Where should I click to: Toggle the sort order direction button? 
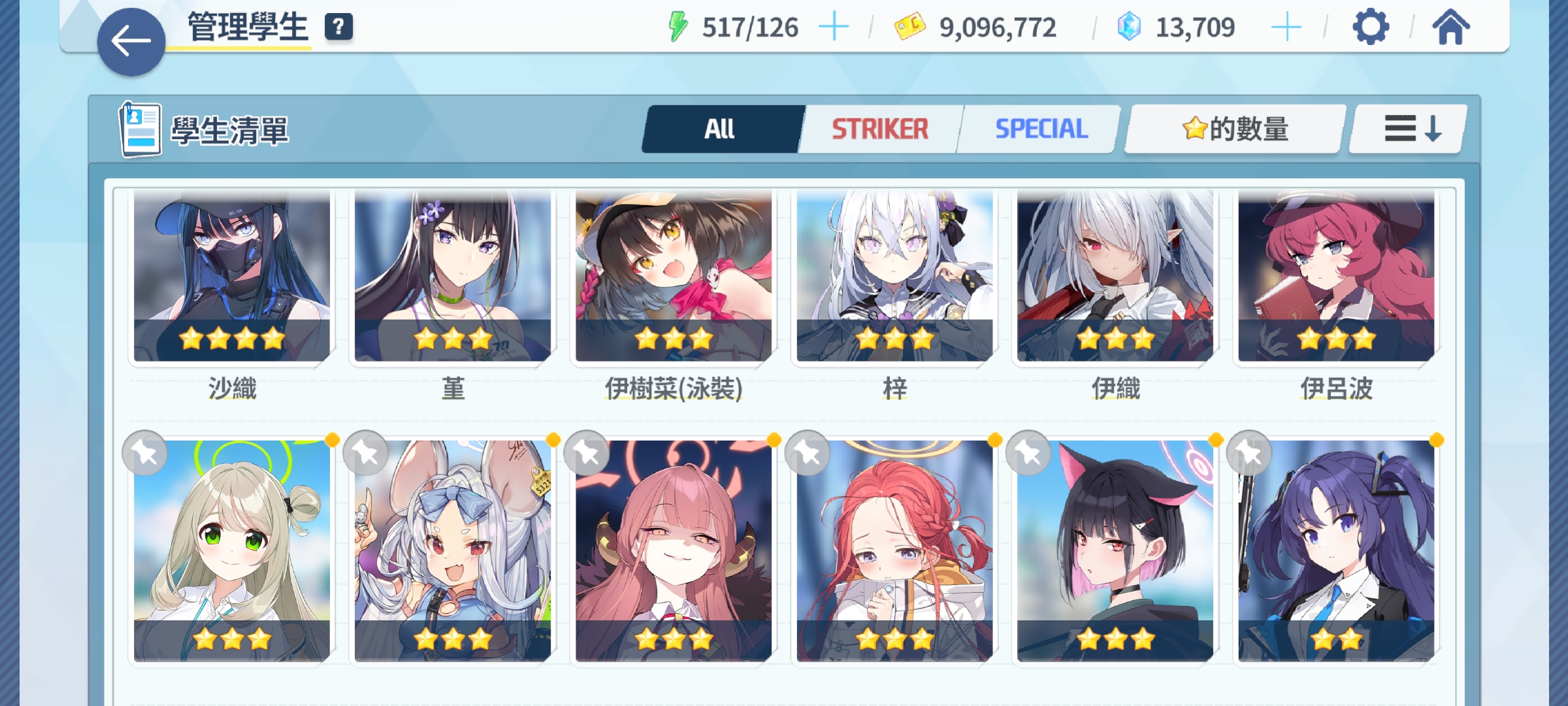coord(1411,129)
